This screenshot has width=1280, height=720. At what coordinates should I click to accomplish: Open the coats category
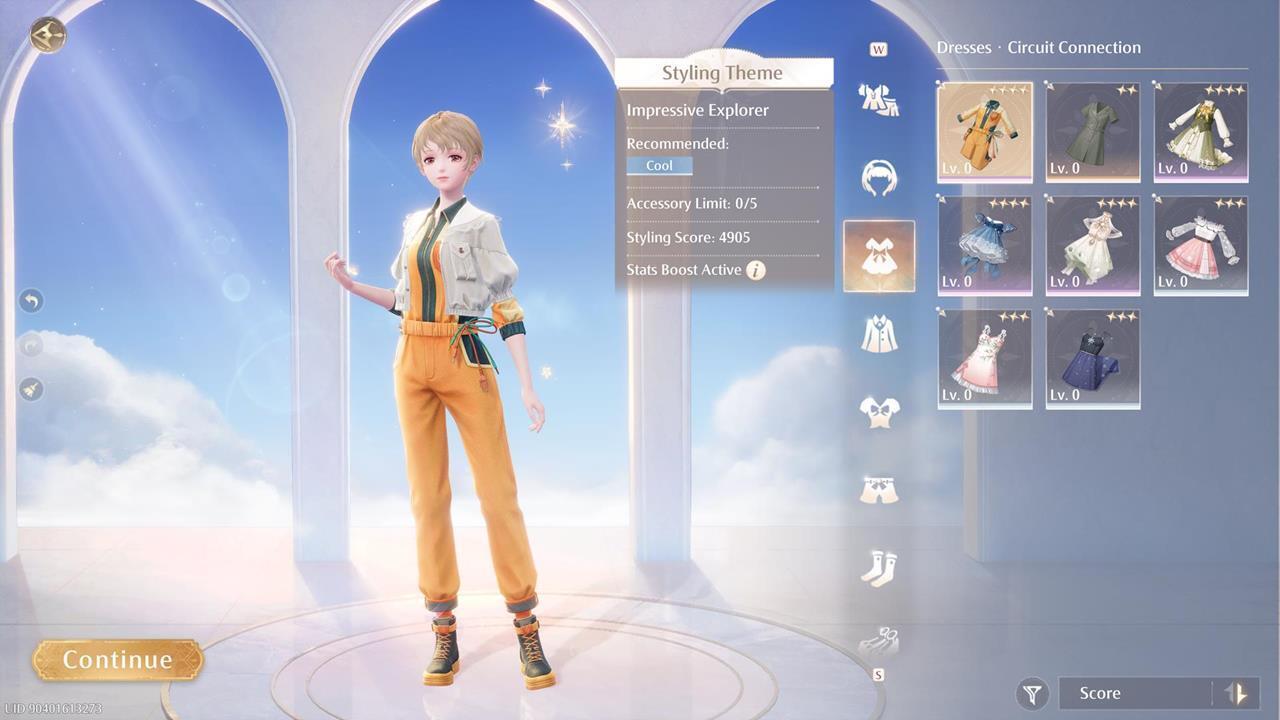coord(879,333)
